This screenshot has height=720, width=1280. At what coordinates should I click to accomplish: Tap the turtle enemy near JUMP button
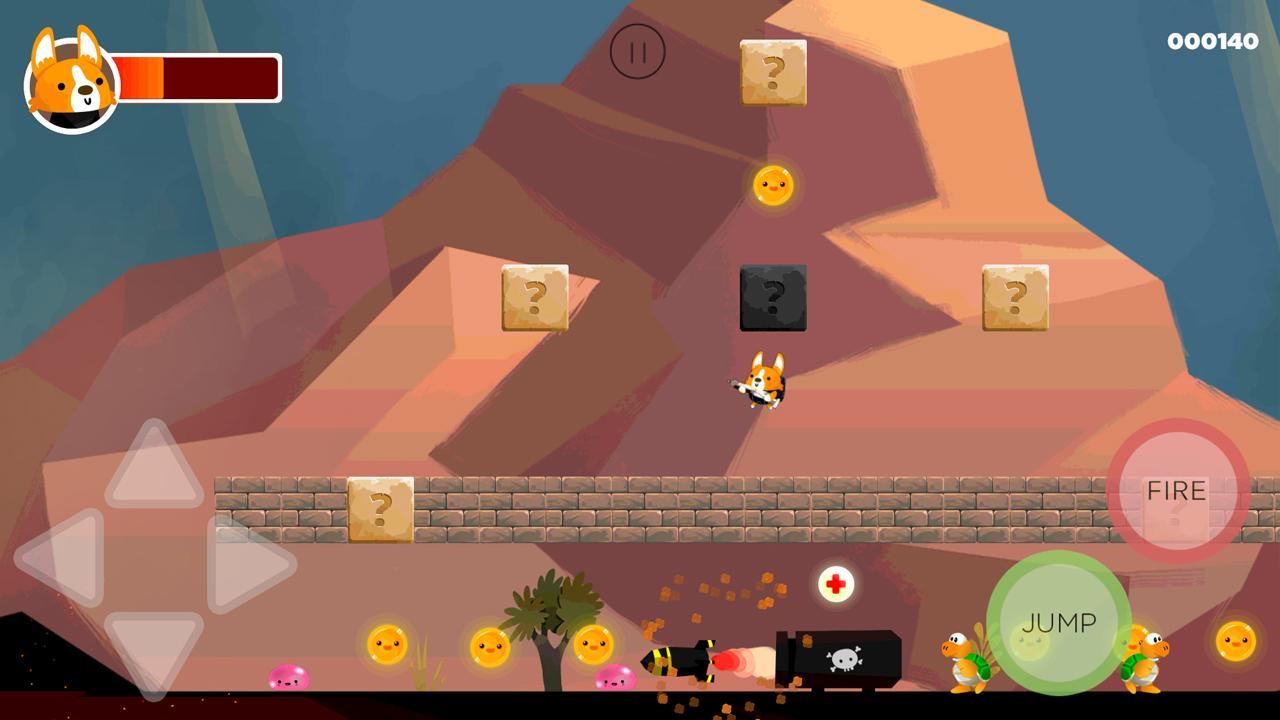click(963, 658)
